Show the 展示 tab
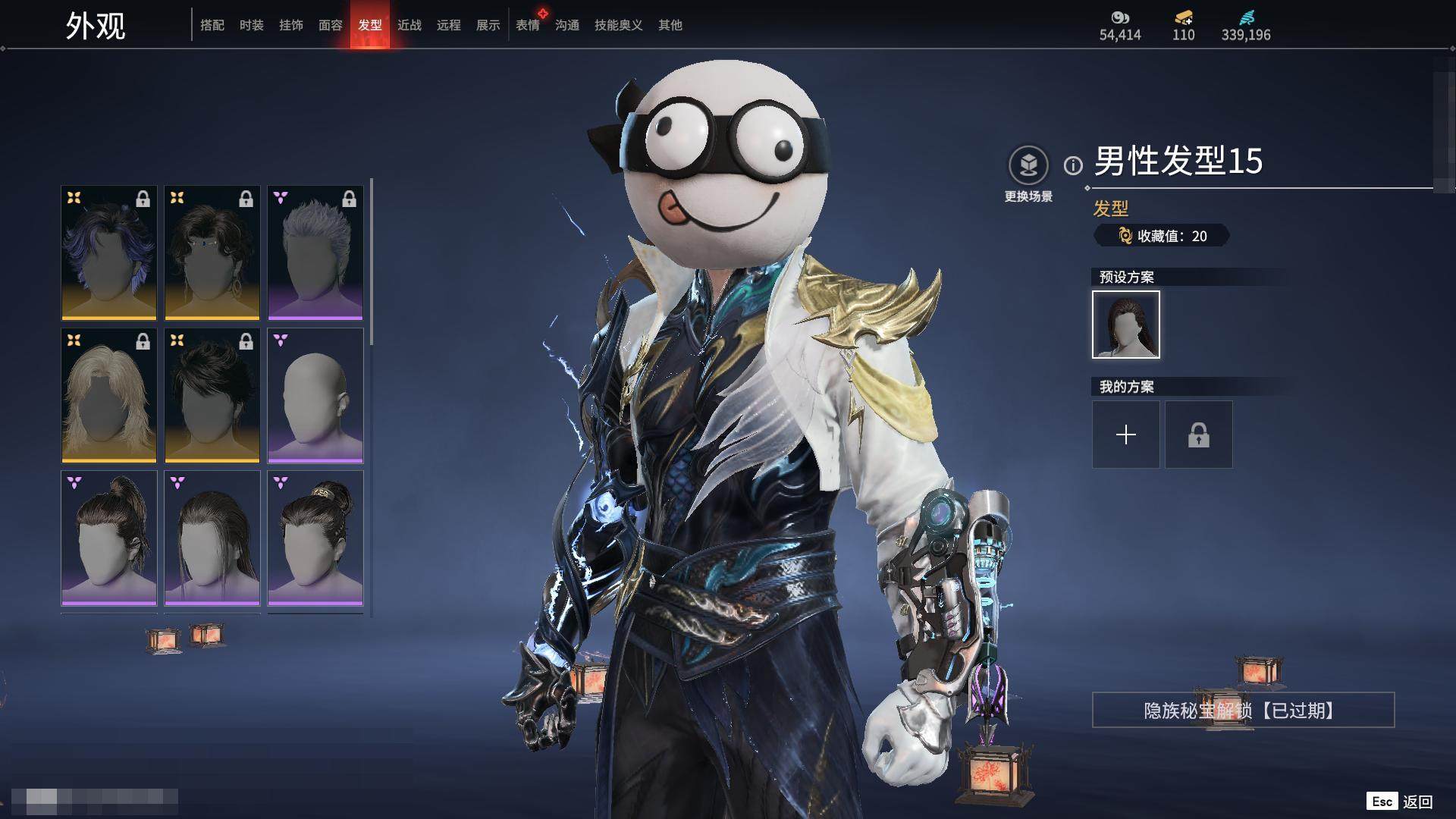This screenshot has width=1456, height=819. (x=488, y=25)
